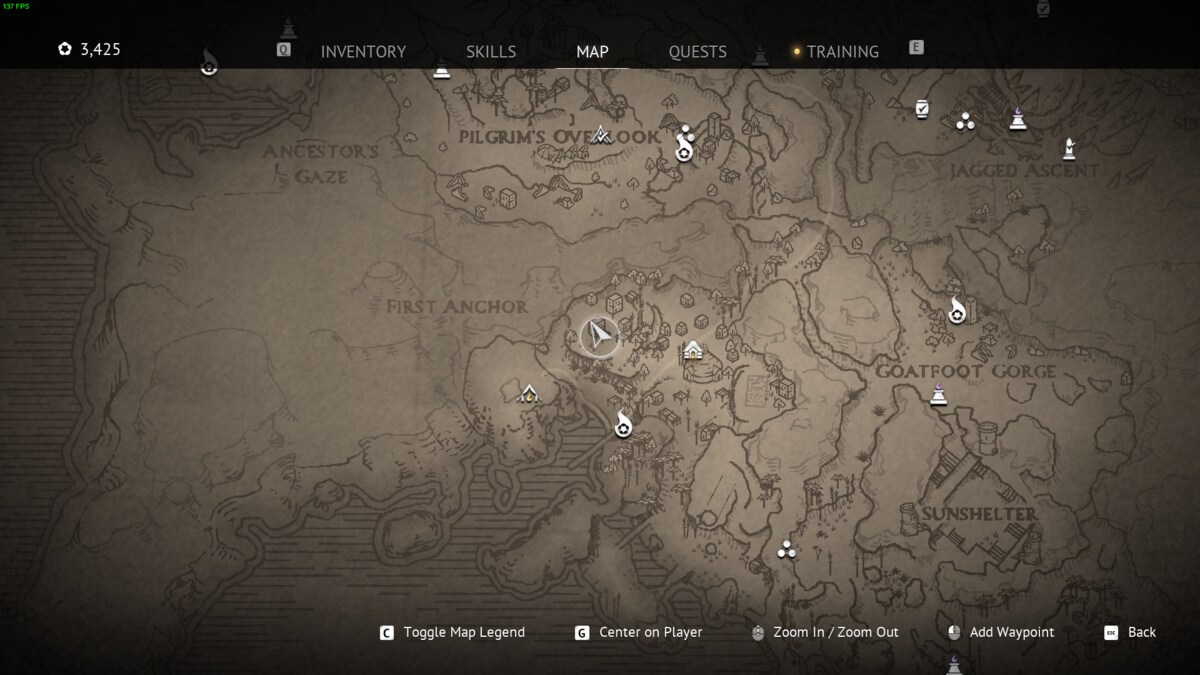The width and height of the screenshot is (1200, 675).
Task: Go Back from the map screen
Action: 1141,632
